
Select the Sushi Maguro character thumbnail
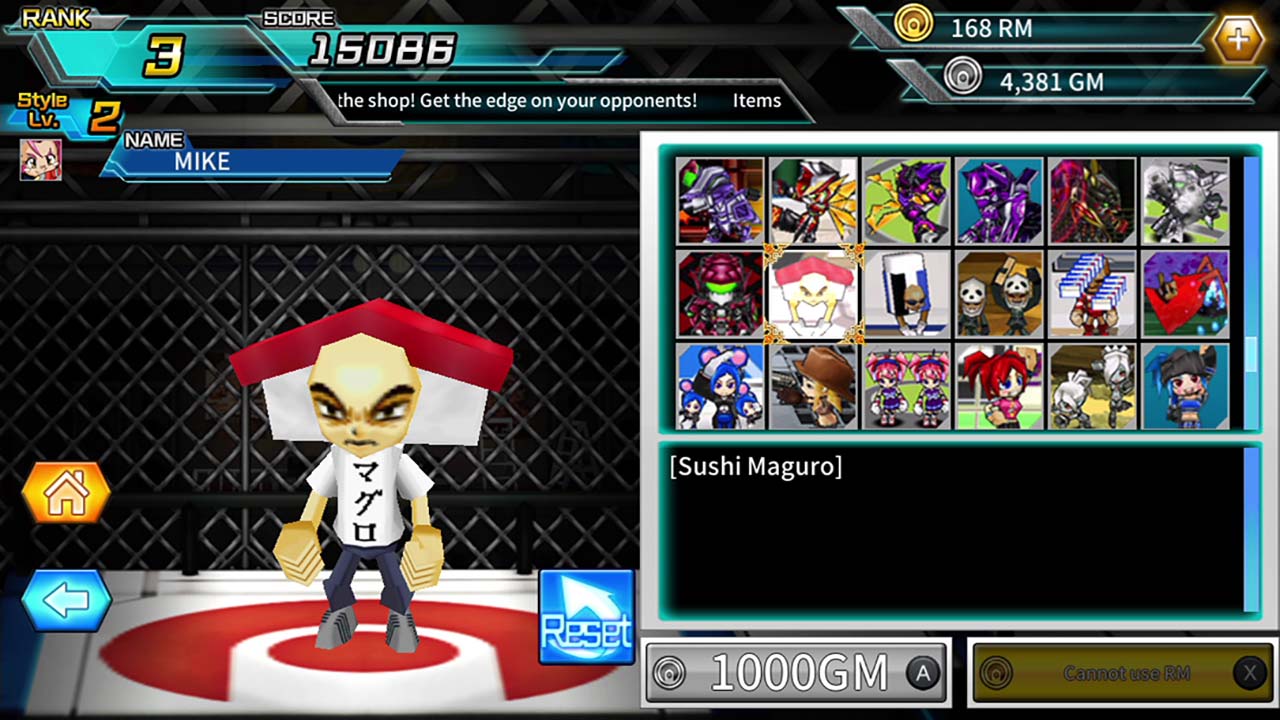point(812,293)
